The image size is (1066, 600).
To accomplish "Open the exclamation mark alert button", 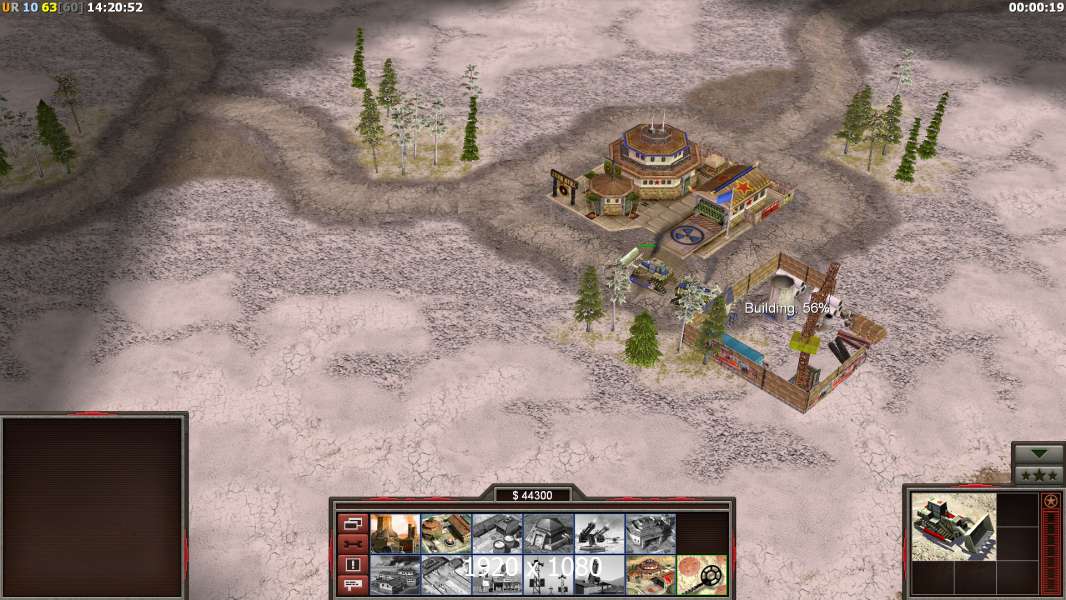I will point(352,565).
